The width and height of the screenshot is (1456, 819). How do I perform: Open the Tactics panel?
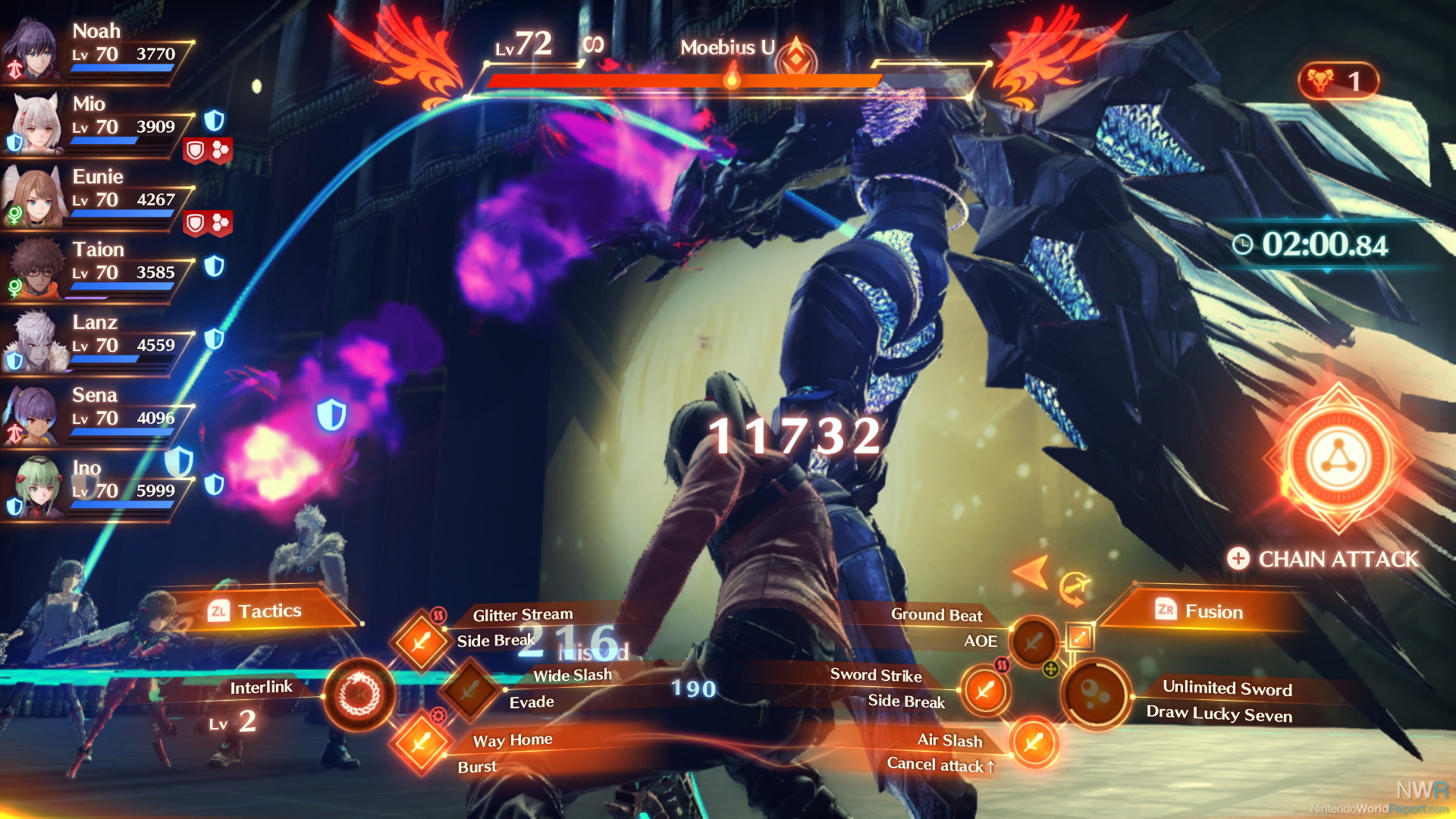pos(269,611)
